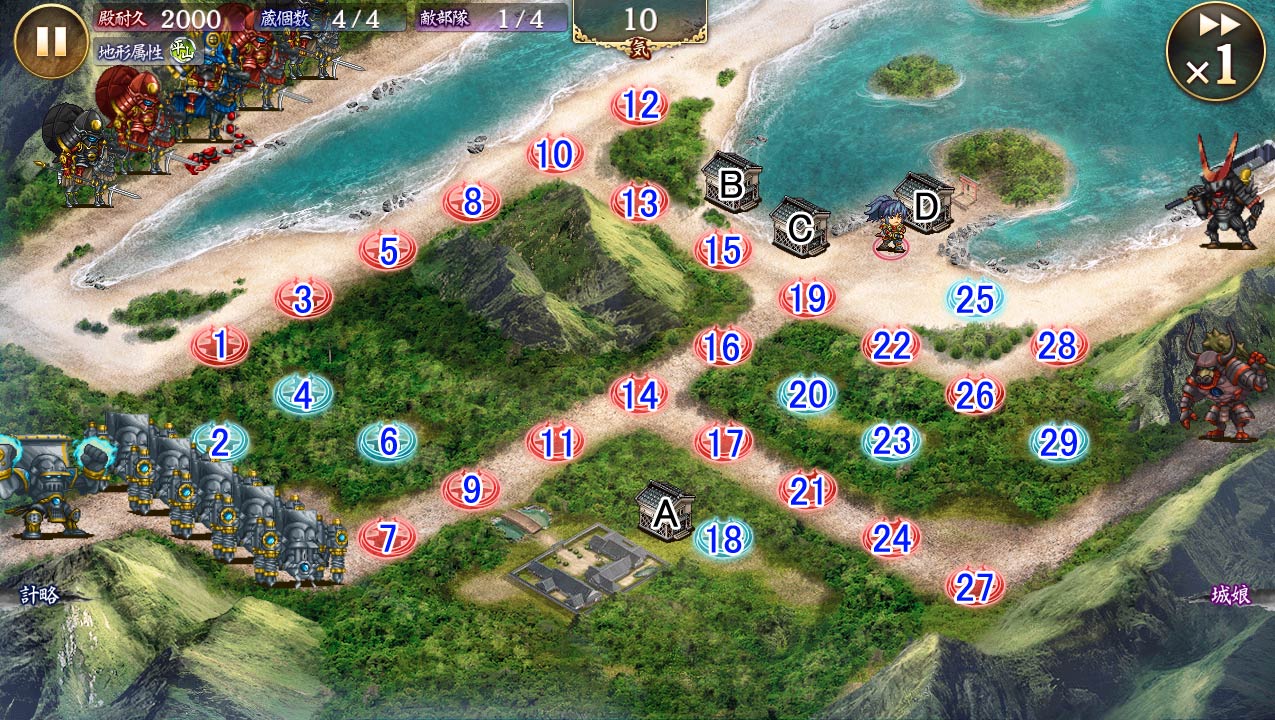Pick blue deployment slot 6
This screenshot has width=1275, height=720.
pos(388,441)
